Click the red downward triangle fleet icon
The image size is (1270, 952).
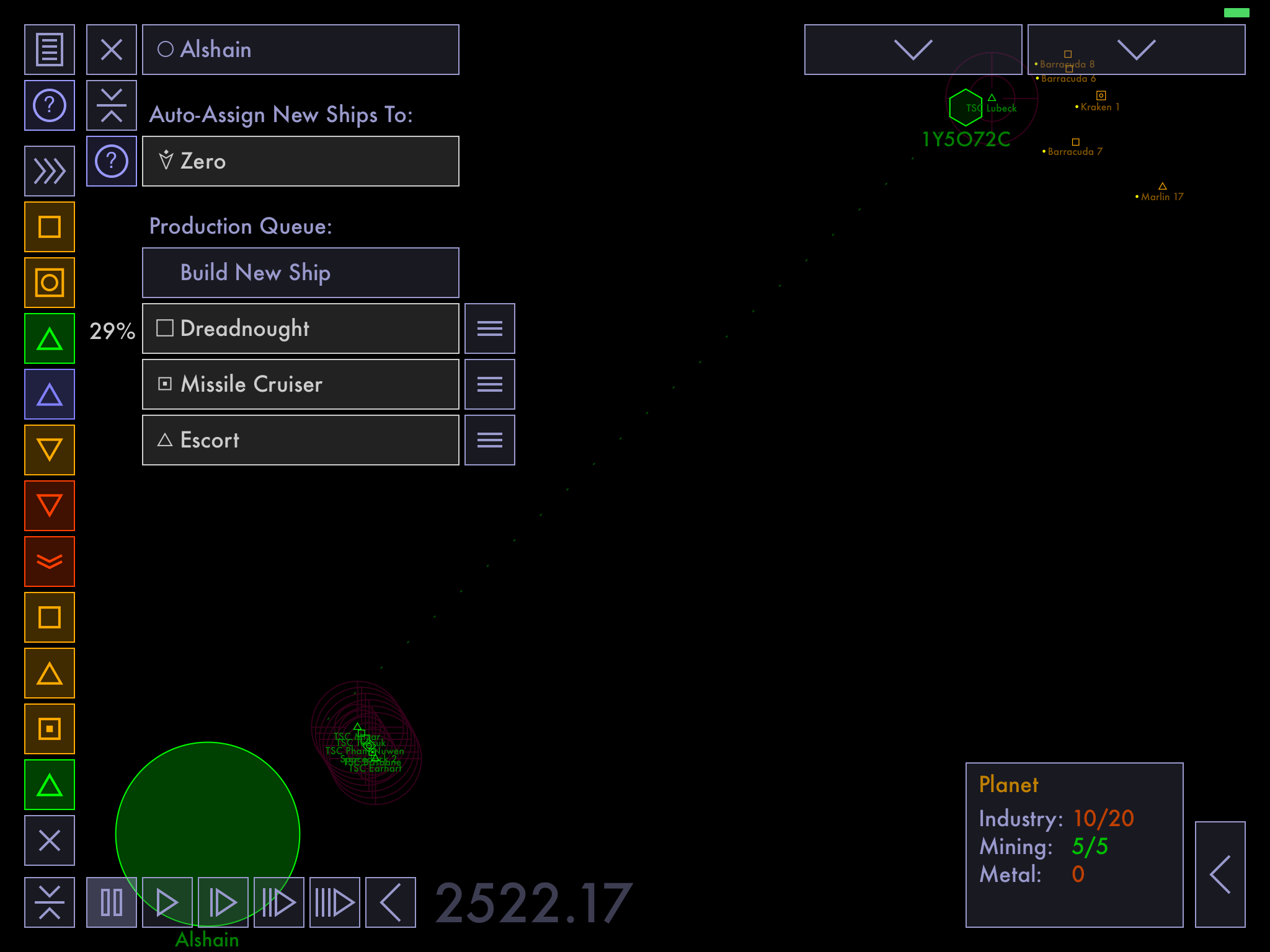coord(50,506)
